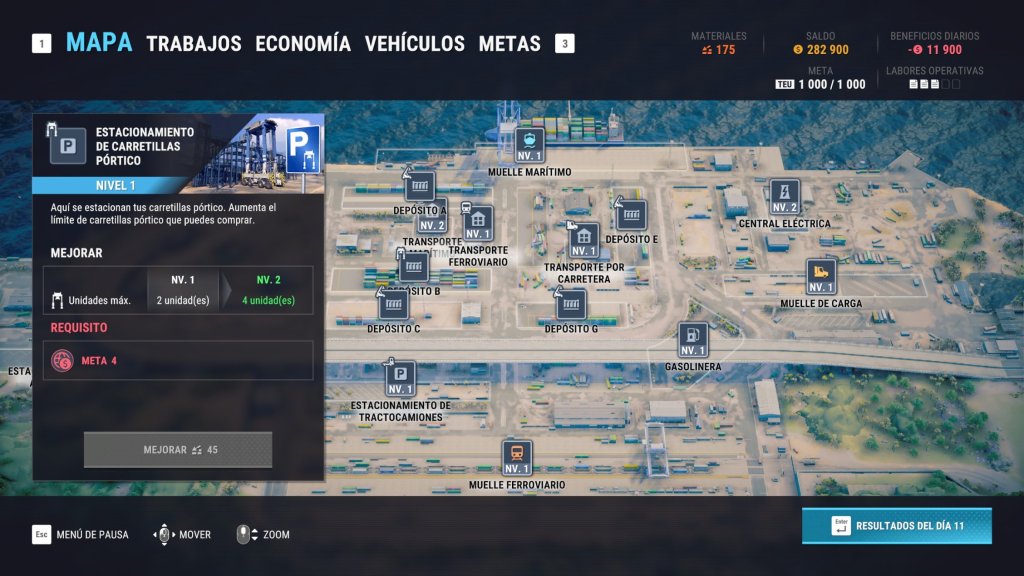Open the Depósito C marker
This screenshot has height=576, width=1024.
[x=393, y=304]
